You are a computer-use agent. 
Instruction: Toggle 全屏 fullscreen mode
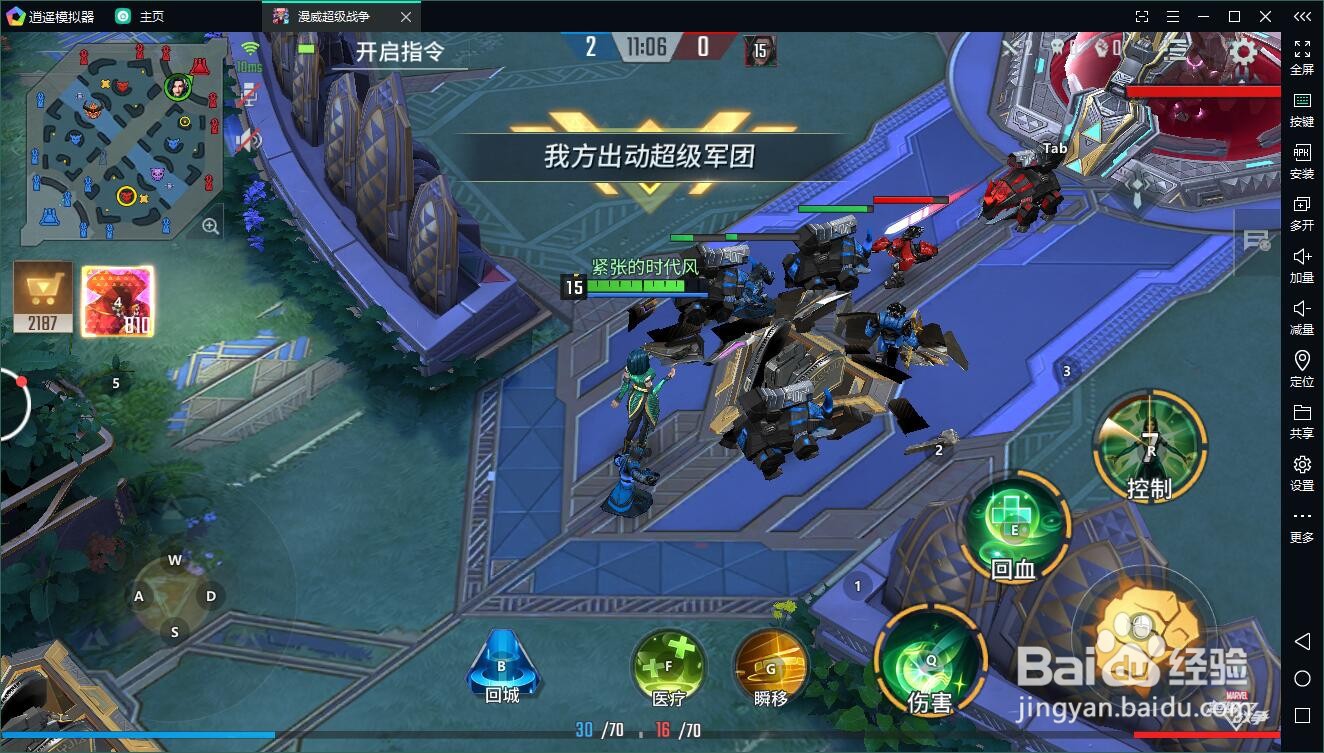(x=1301, y=55)
